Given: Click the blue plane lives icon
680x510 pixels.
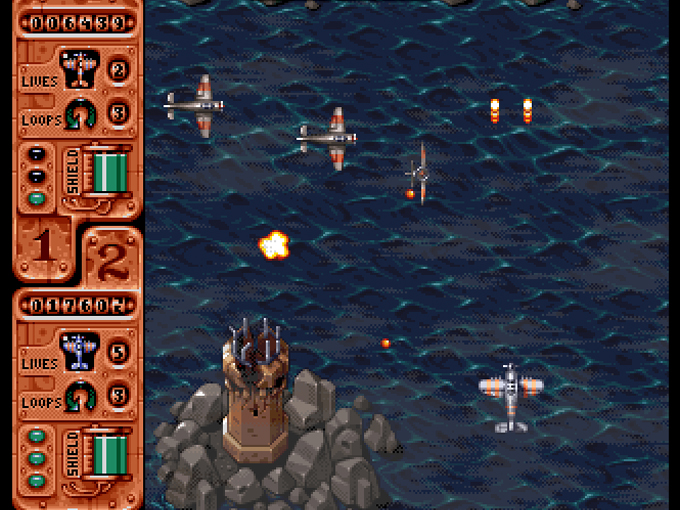Looking at the screenshot, I should coord(78,352).
